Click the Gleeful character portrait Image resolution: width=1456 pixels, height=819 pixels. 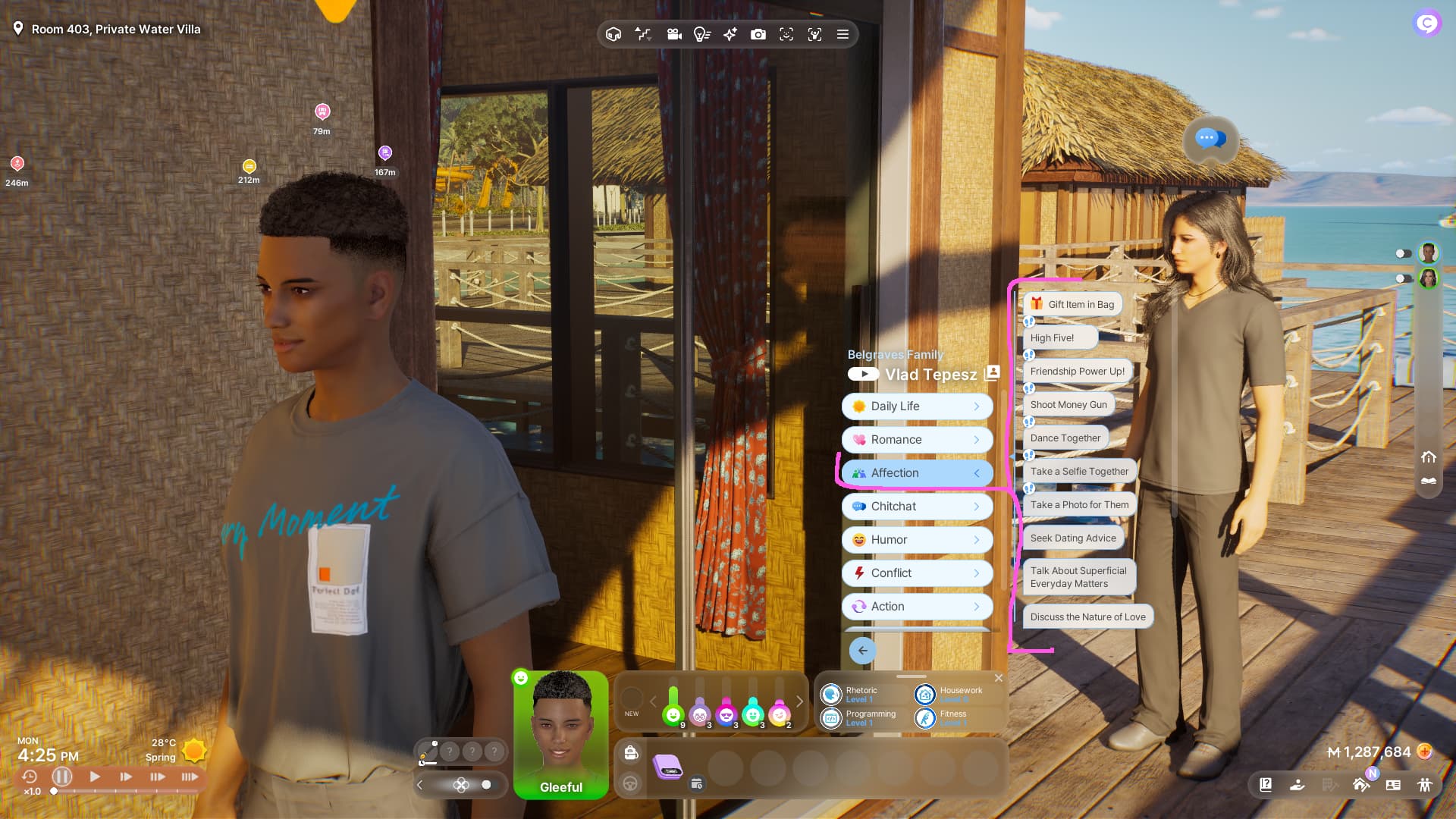(x=561, y=733)
